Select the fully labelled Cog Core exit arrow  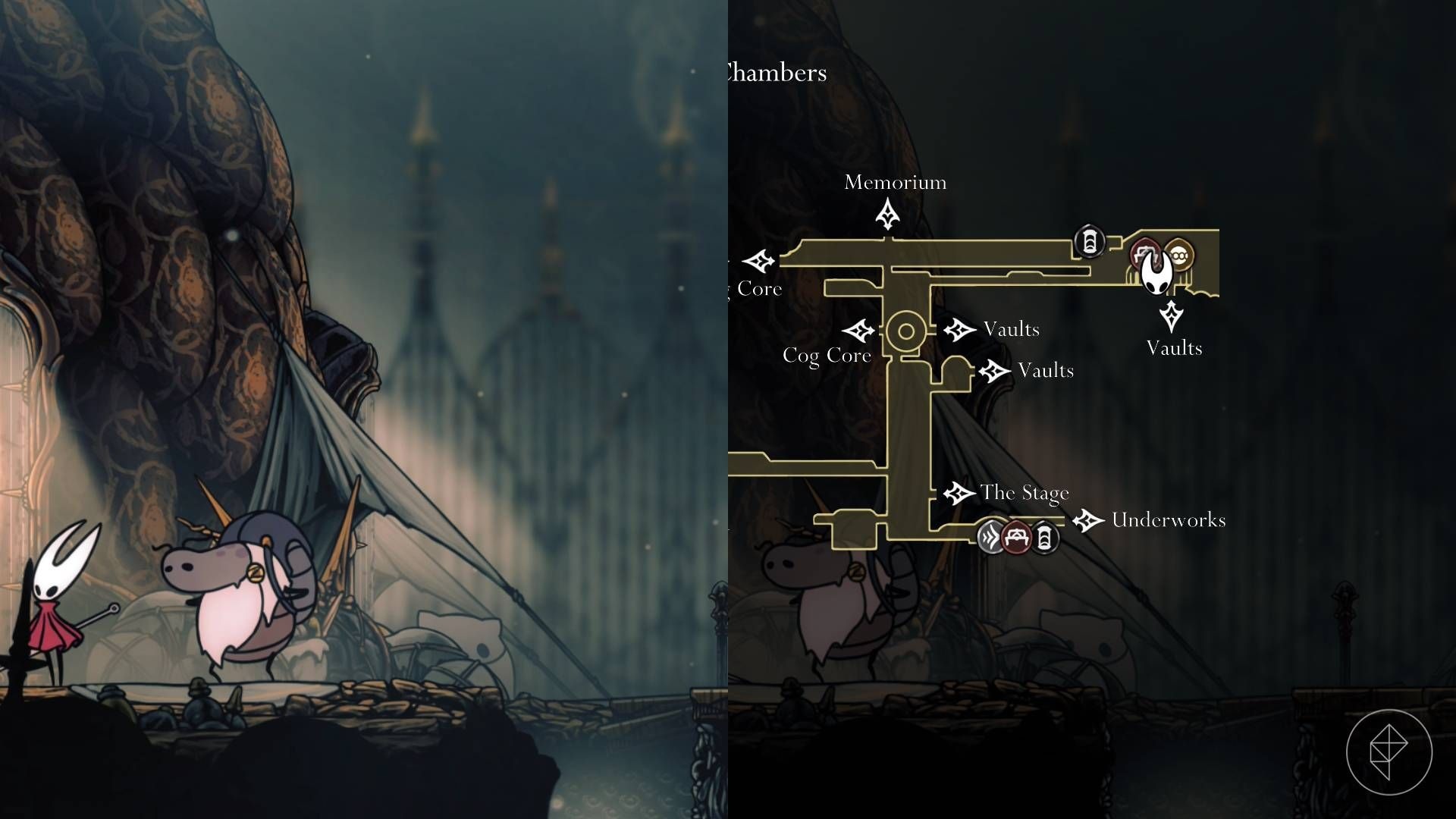(859, 331)
